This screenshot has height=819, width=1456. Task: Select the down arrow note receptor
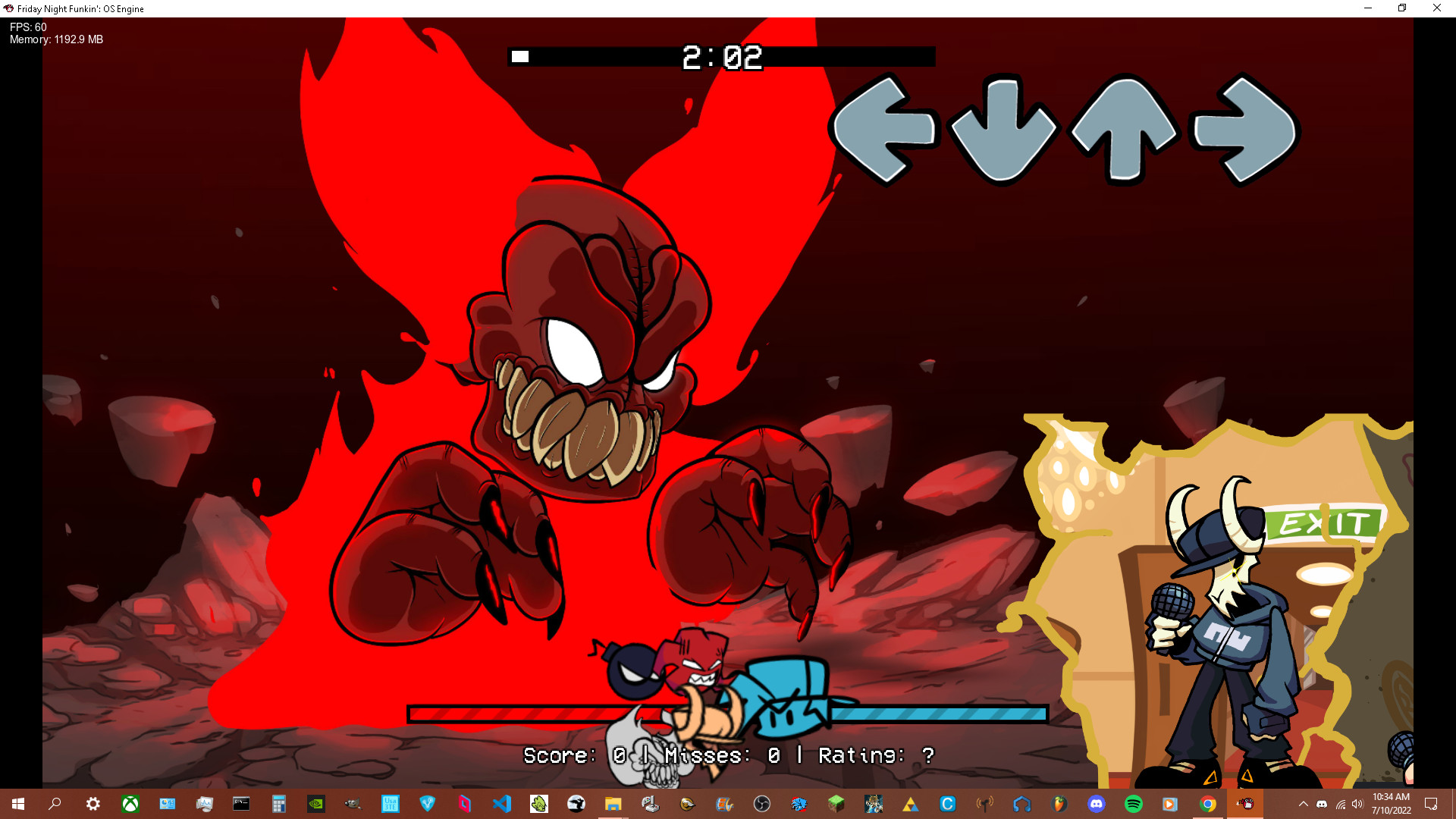1006,130
